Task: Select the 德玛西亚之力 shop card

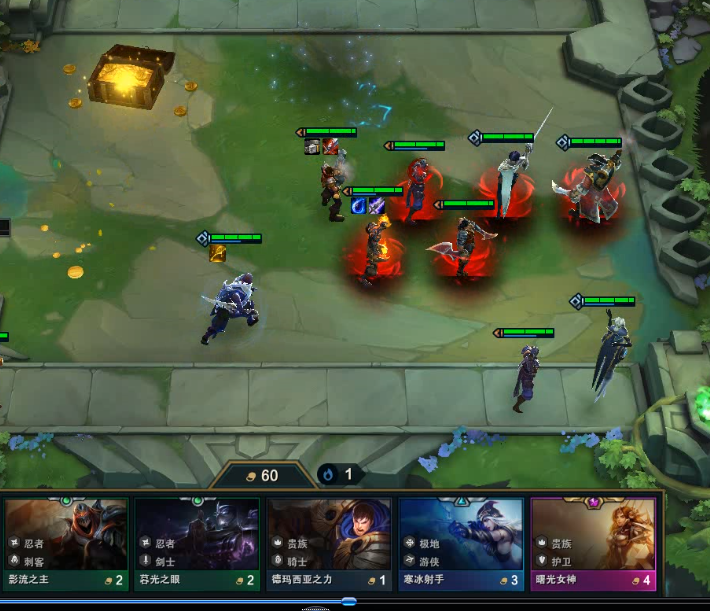Action: [328, 543]
